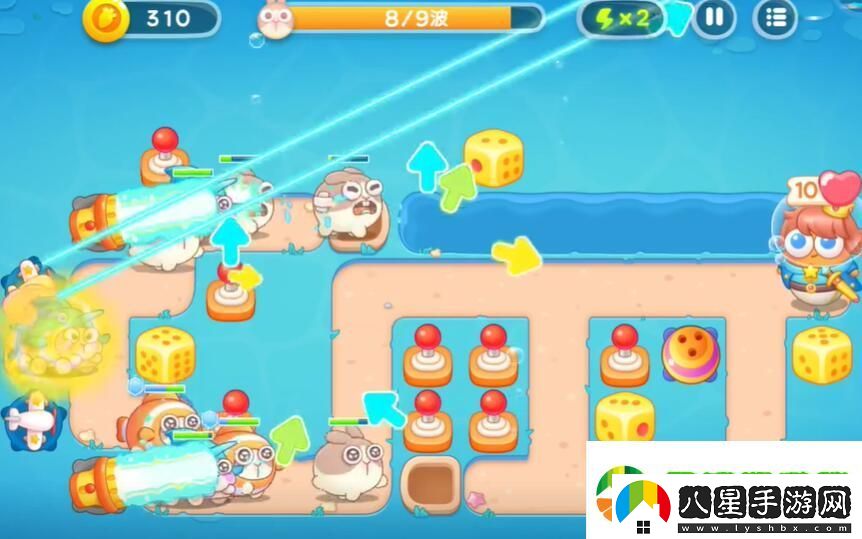The height and width of the screenshot is (539, 862).
Task: Open the list menu button
Action: 775,18
